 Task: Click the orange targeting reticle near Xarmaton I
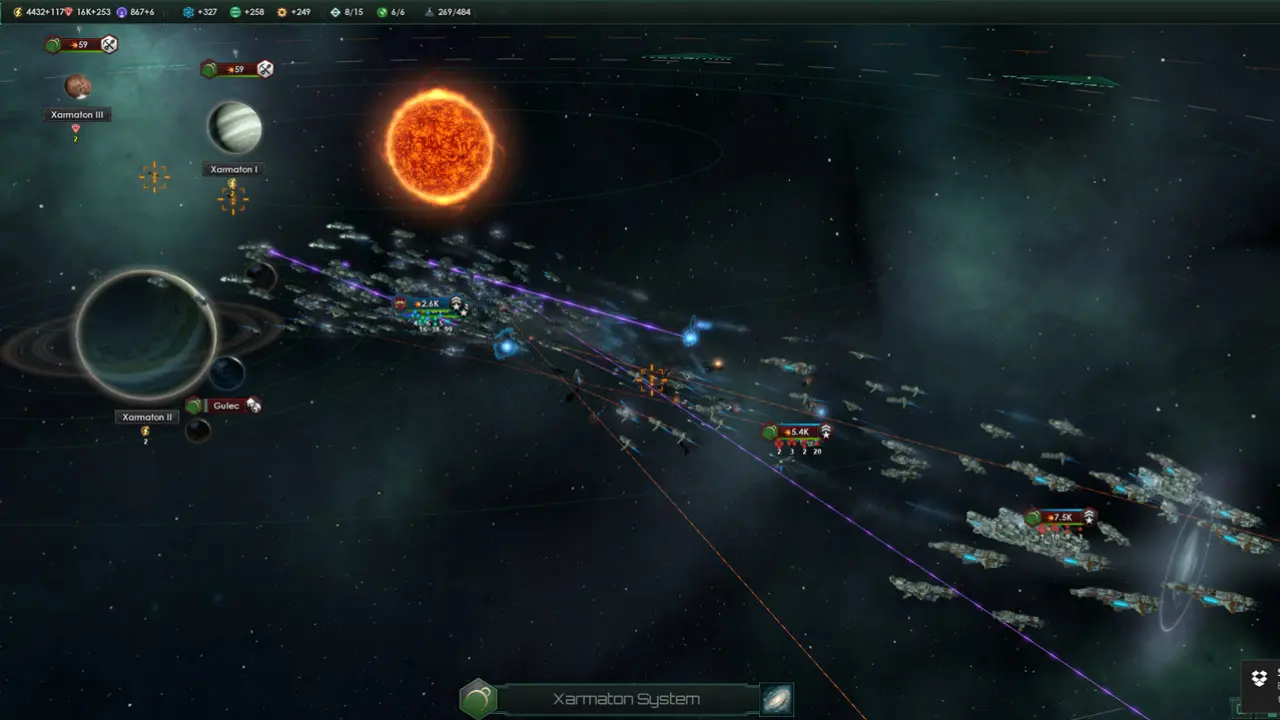click(233, 199)
